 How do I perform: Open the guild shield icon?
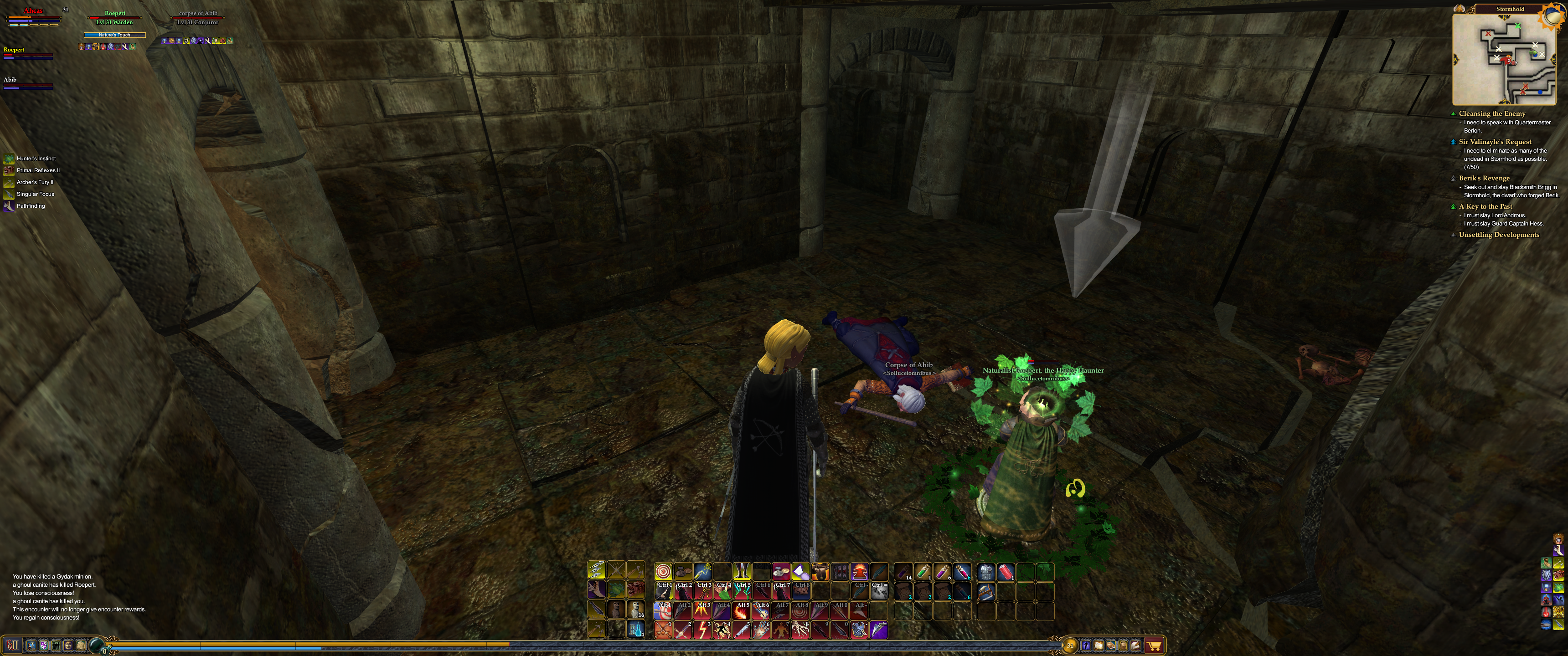(x=43, y=645)
